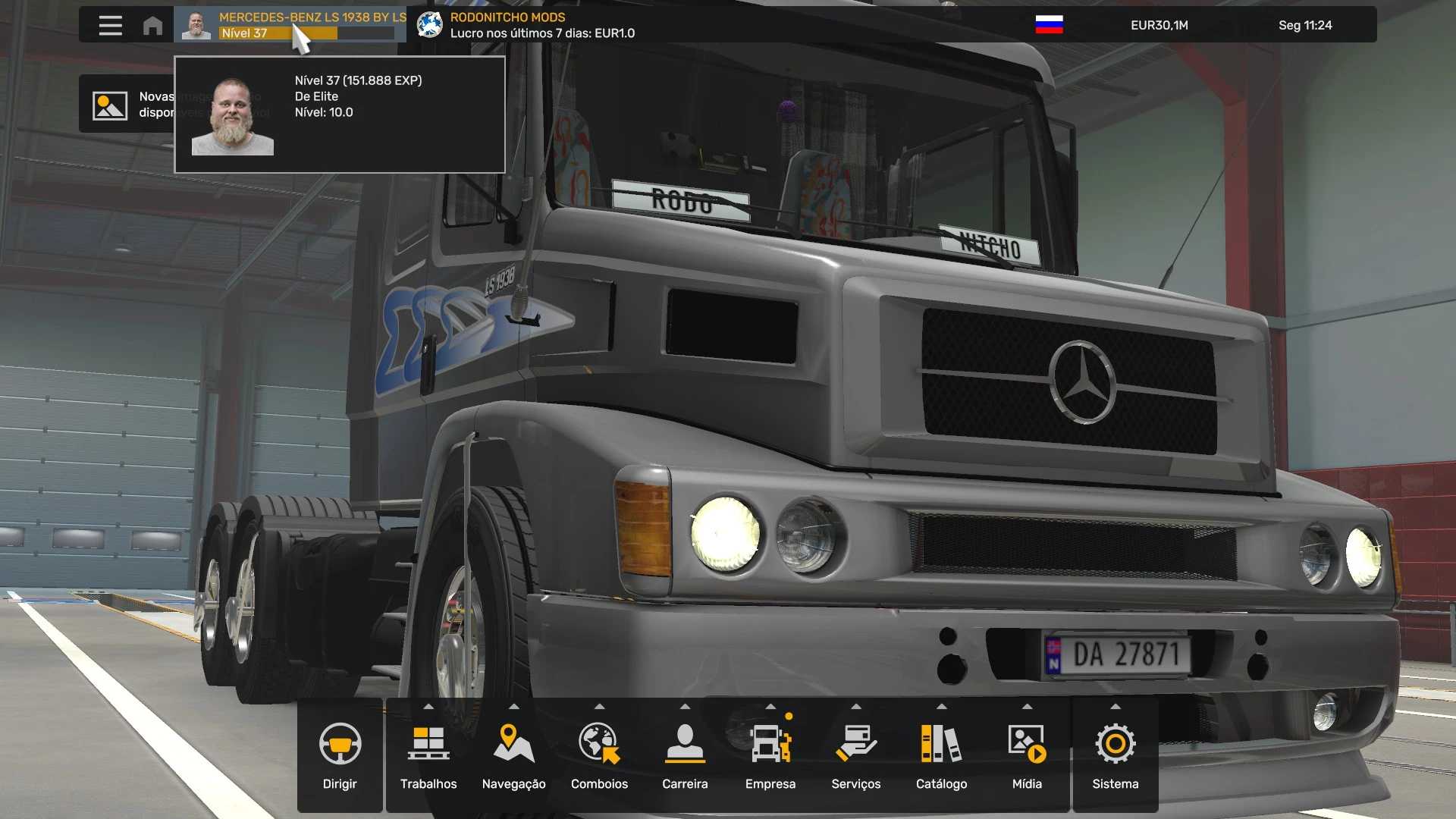Choose the Serviços menu

click(855, 755)
